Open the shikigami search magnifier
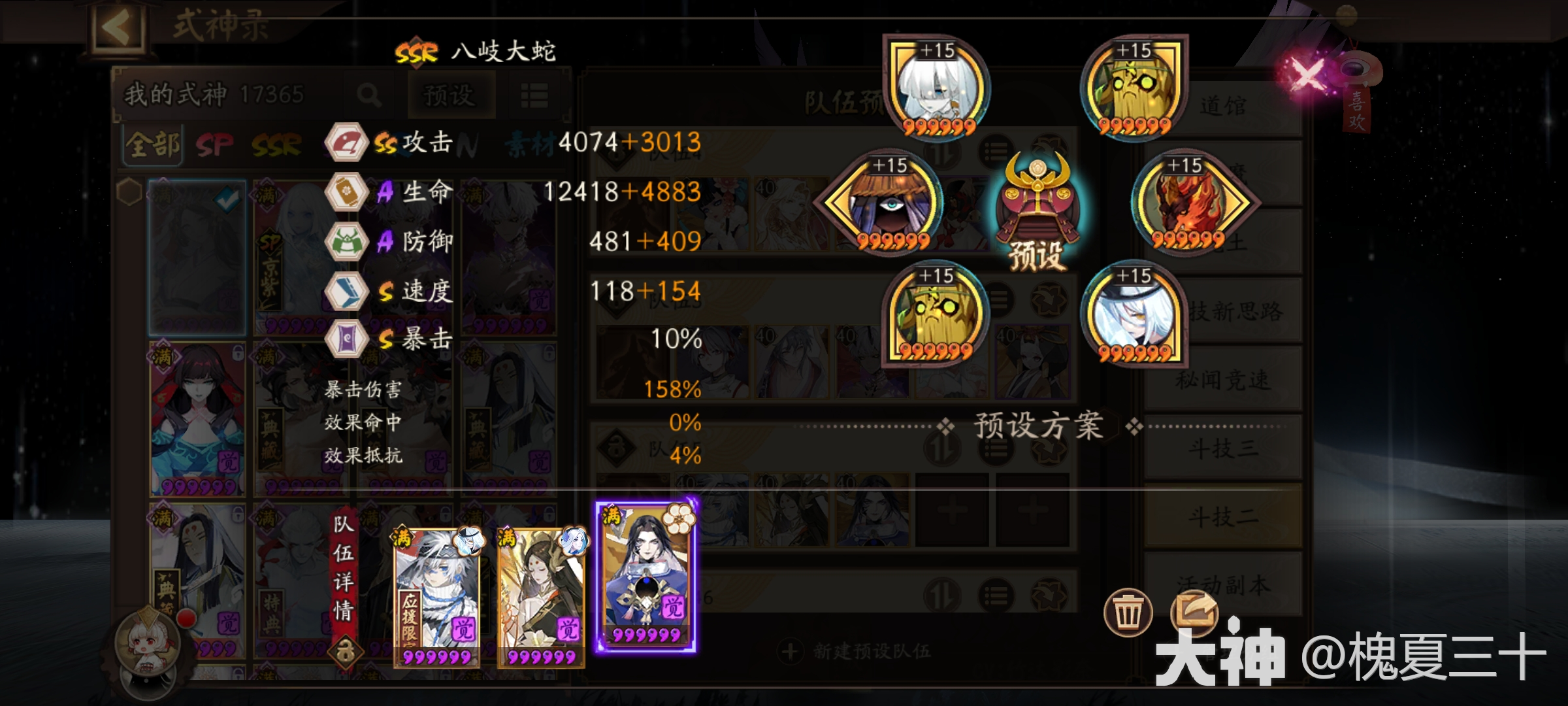Image resolution: width=1568 pixels, height=706 pixels. point(370,95)
